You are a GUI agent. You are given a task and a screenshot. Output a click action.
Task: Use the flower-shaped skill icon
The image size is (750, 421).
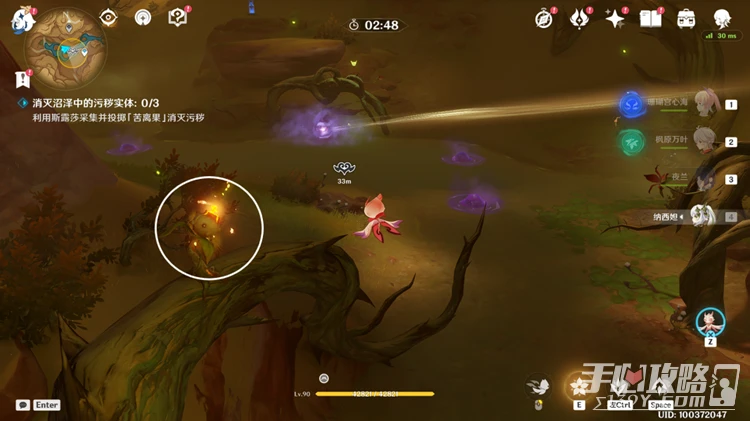(x=579, y=386)
